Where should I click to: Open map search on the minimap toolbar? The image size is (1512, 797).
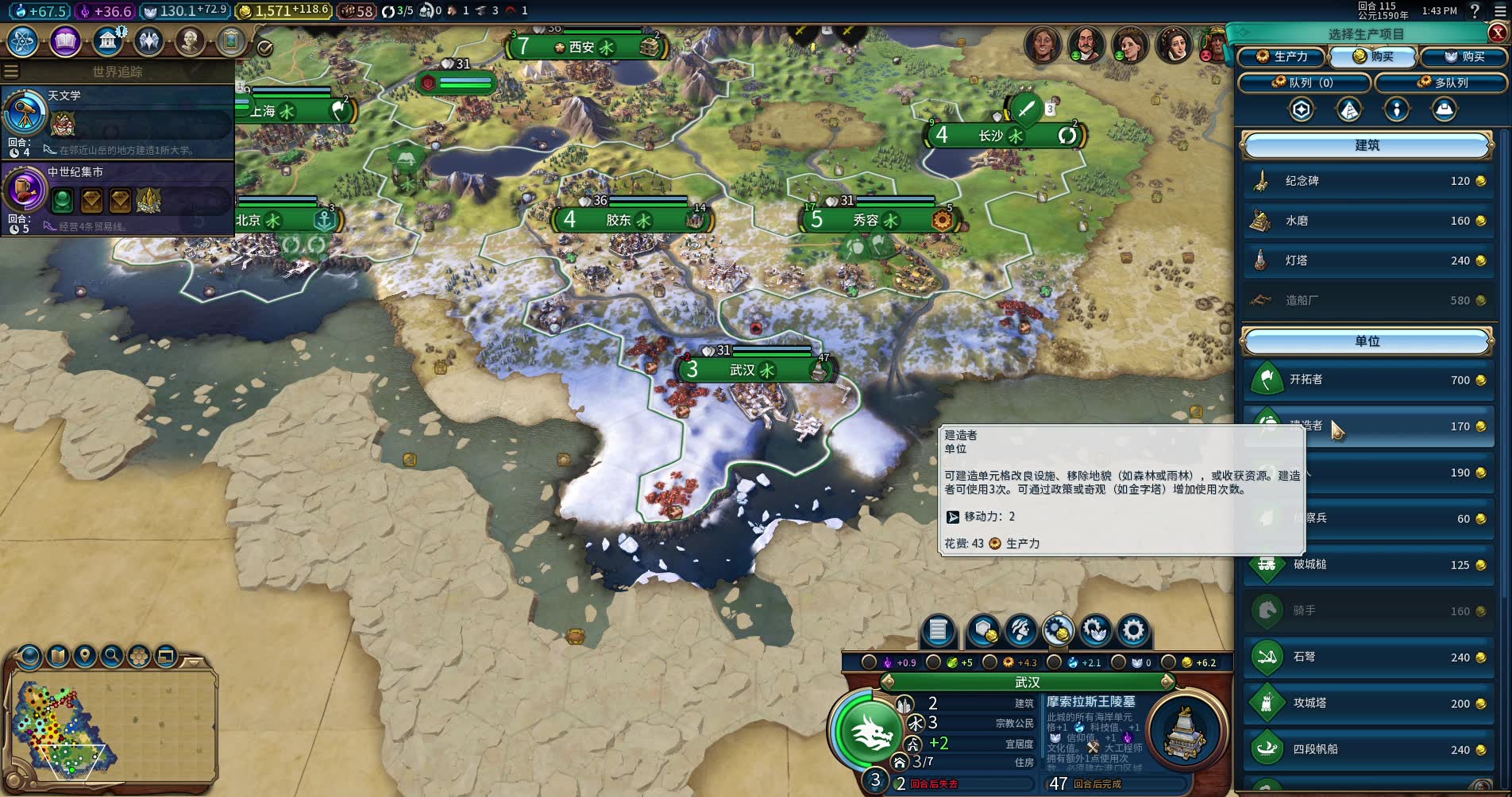point(111,656)
